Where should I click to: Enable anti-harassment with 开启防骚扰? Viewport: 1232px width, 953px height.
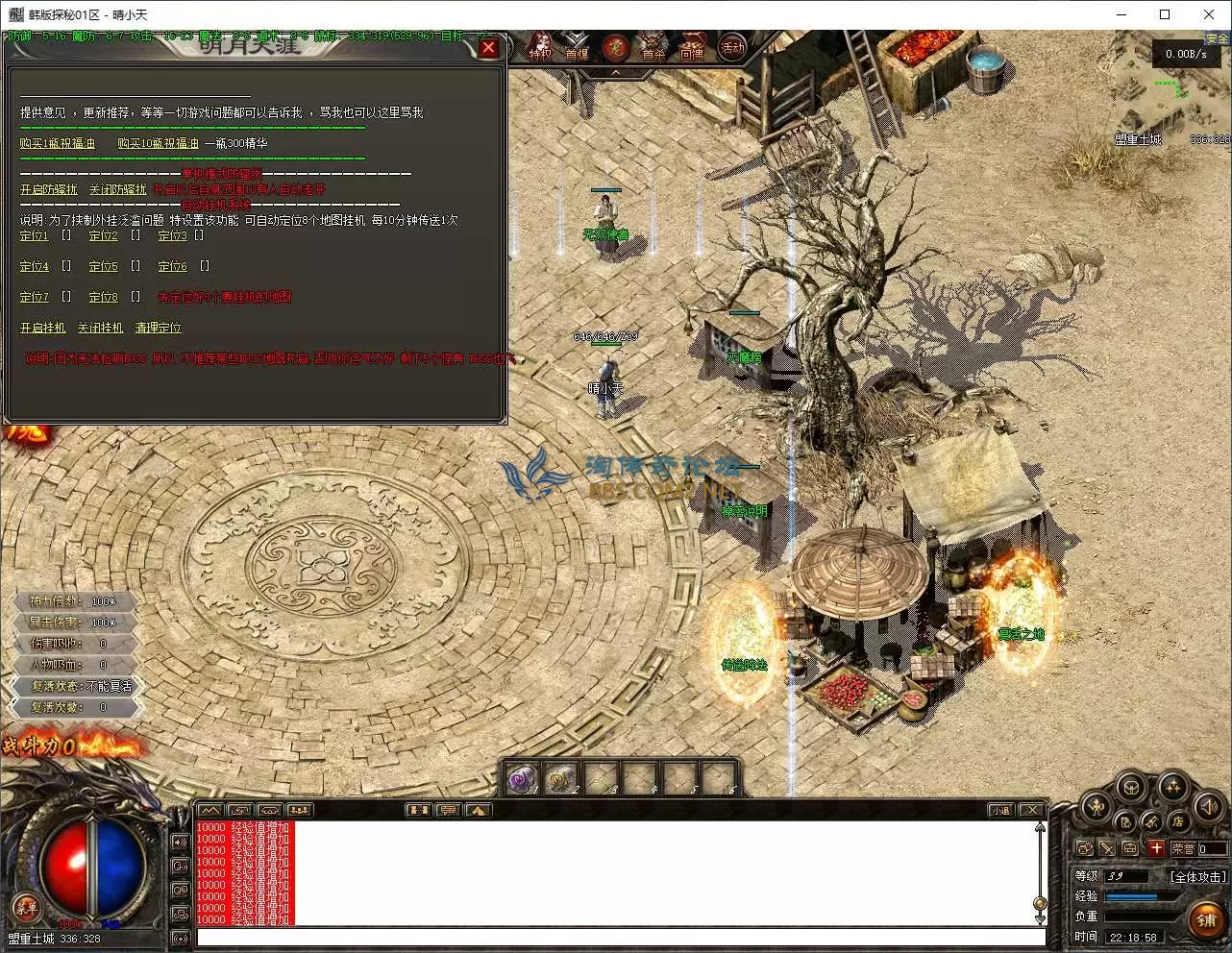(49, 189)
